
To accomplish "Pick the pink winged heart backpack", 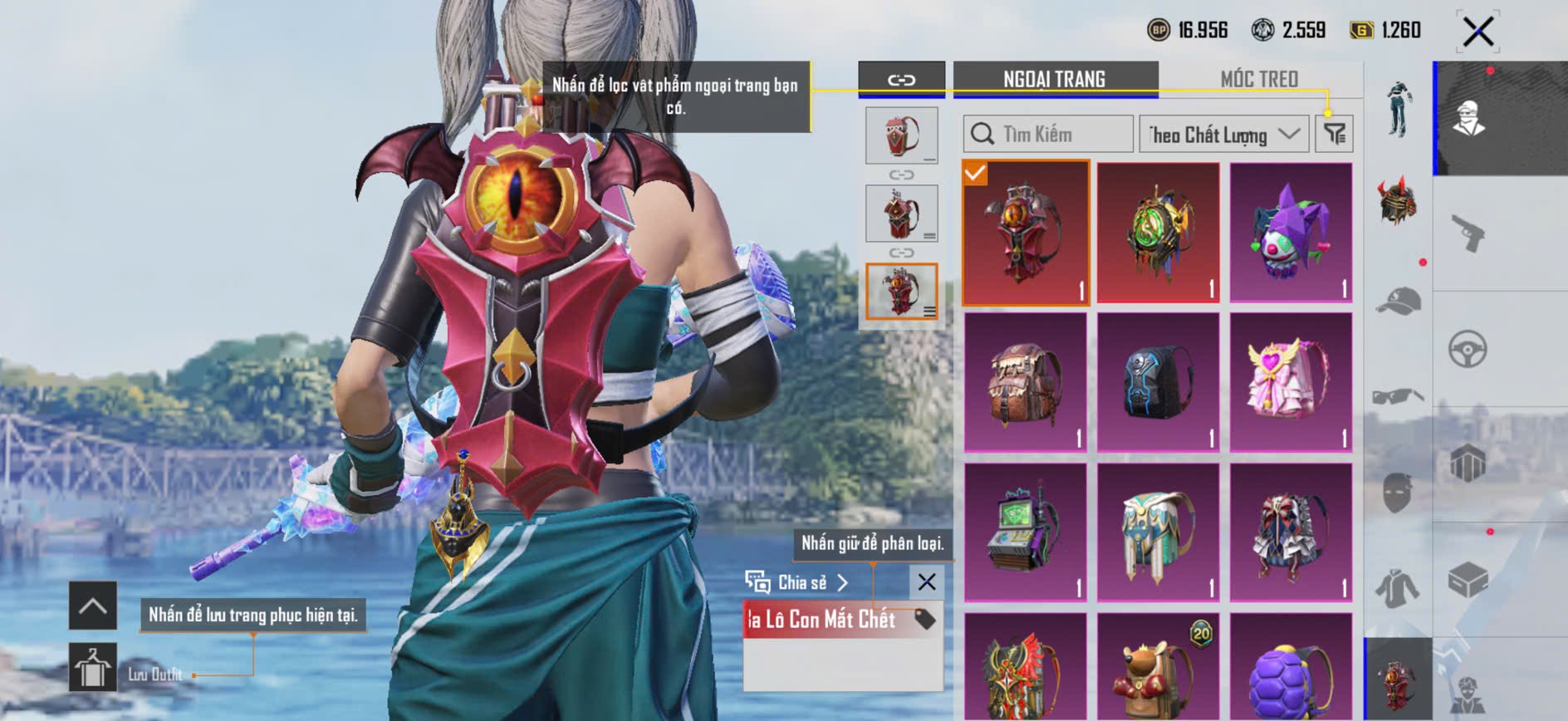I will (1291, 383).
